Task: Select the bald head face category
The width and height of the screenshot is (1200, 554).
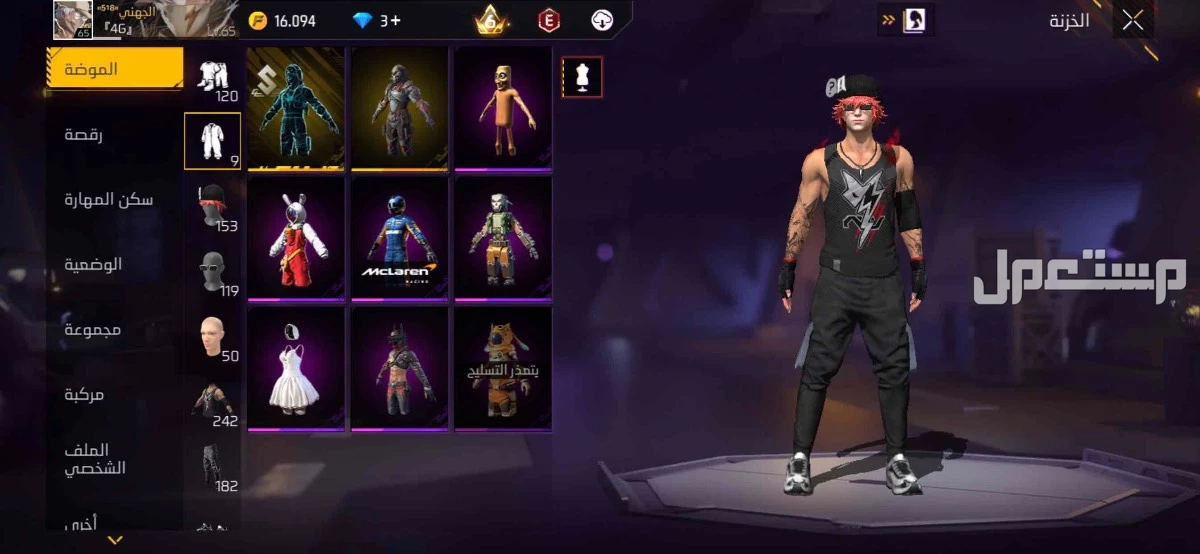Action: [x=212, y=337]
